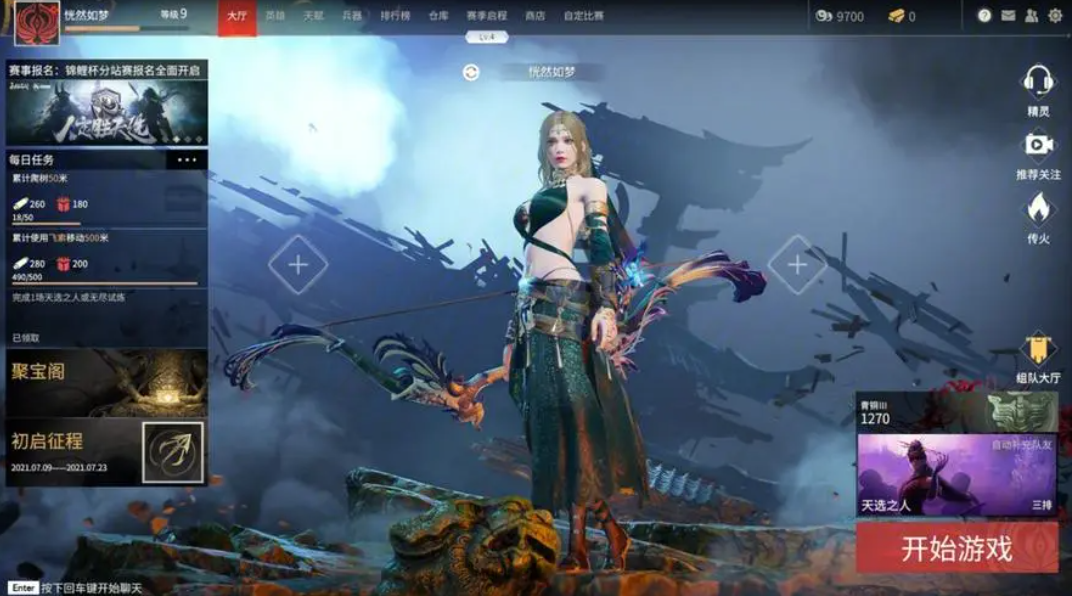
Task: View the 赛季启程 season tab
Action: [487, 16]
